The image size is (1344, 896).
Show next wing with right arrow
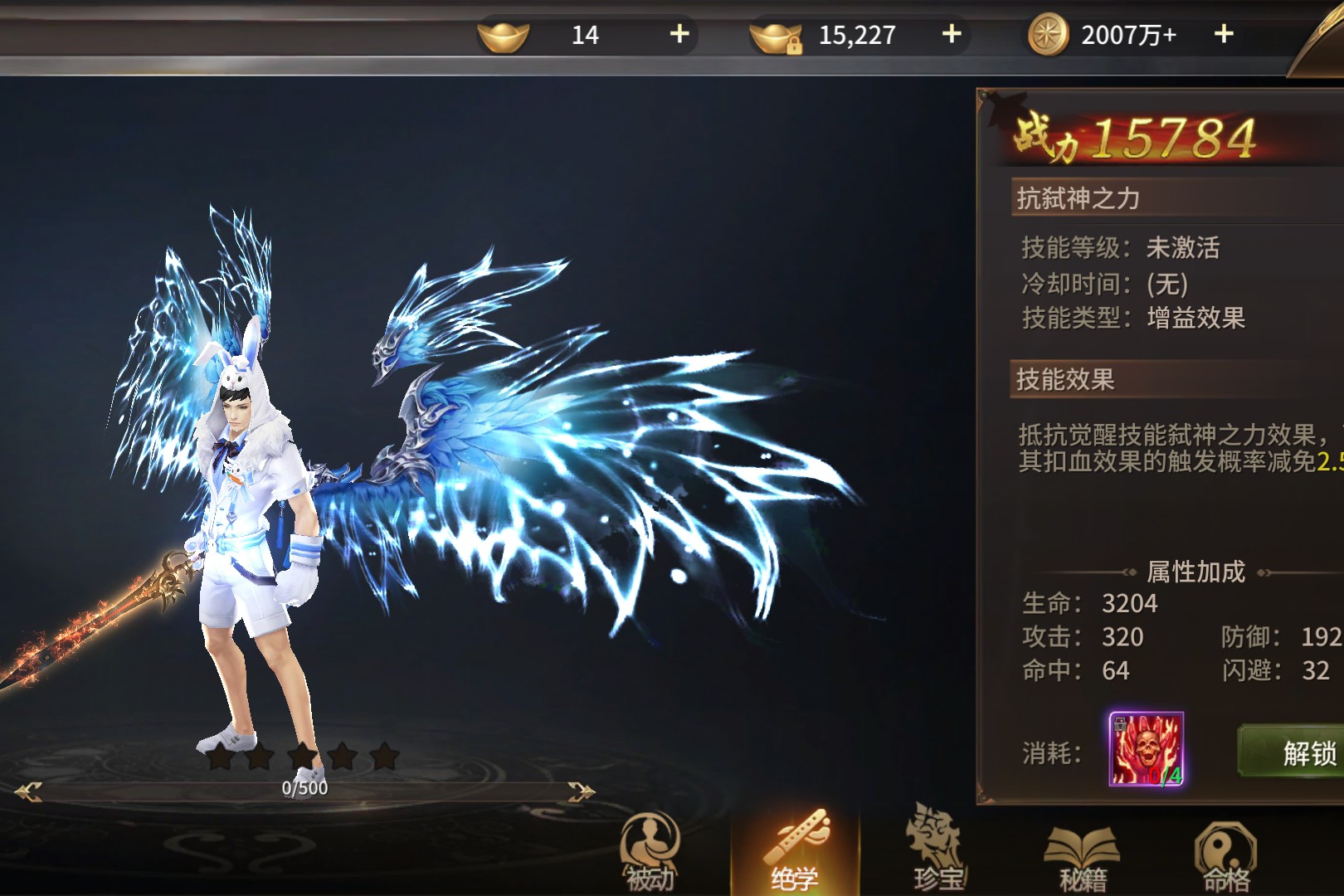(580, 792)
